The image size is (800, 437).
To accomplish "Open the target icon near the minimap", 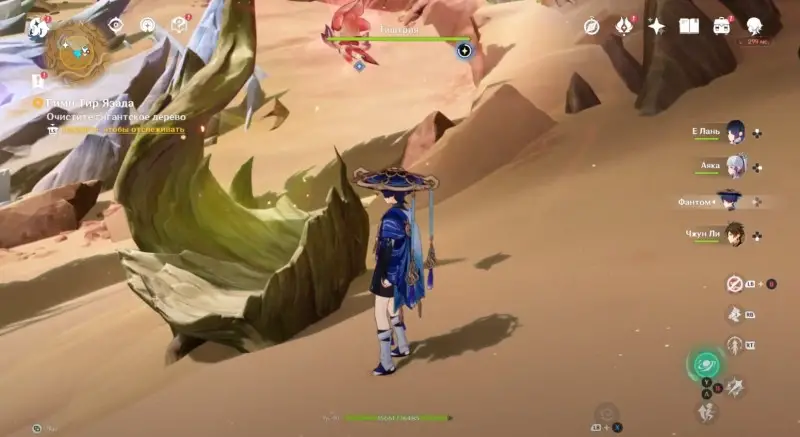I will 147,24.
